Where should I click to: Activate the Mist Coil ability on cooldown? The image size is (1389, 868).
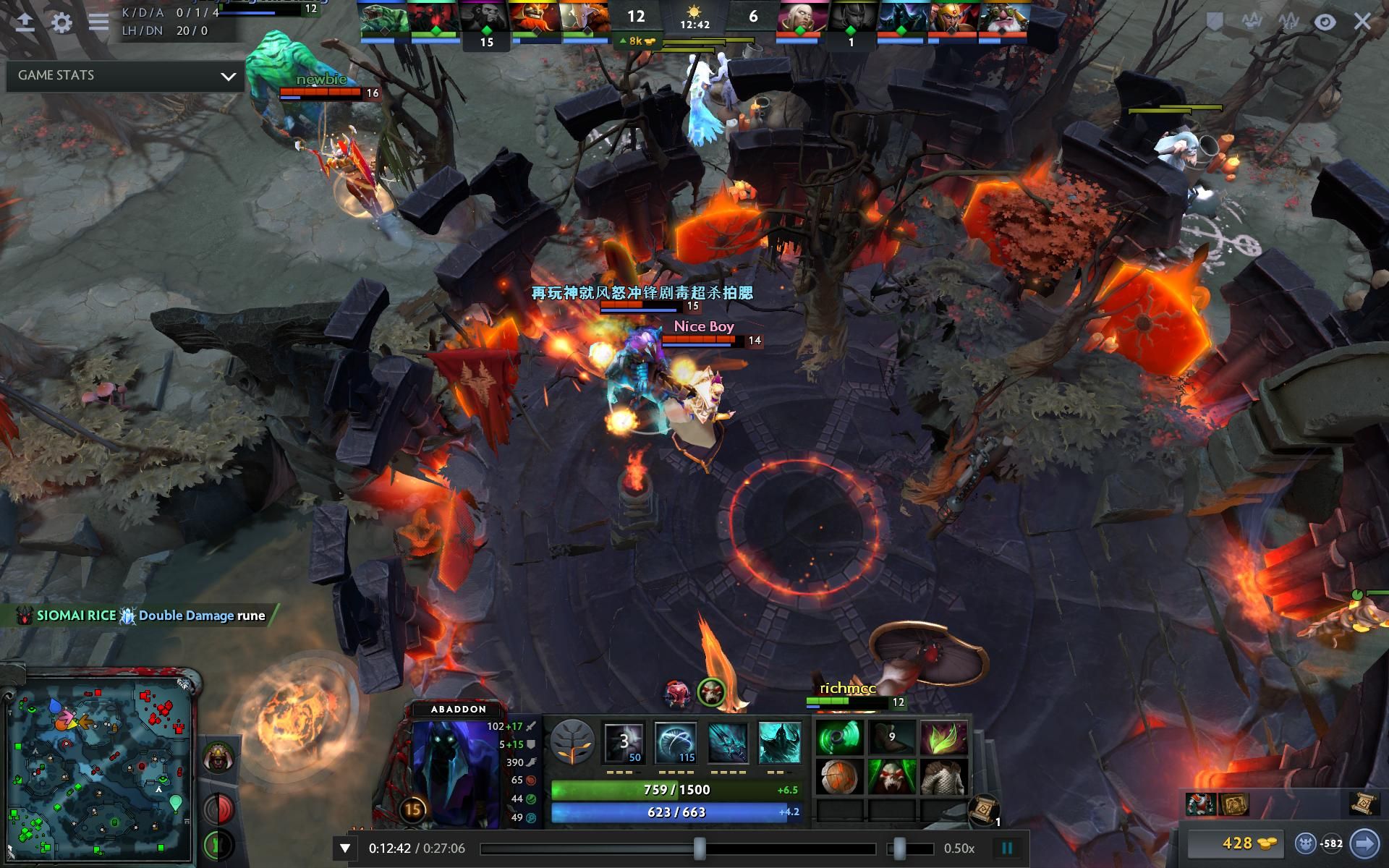[624, 742]
